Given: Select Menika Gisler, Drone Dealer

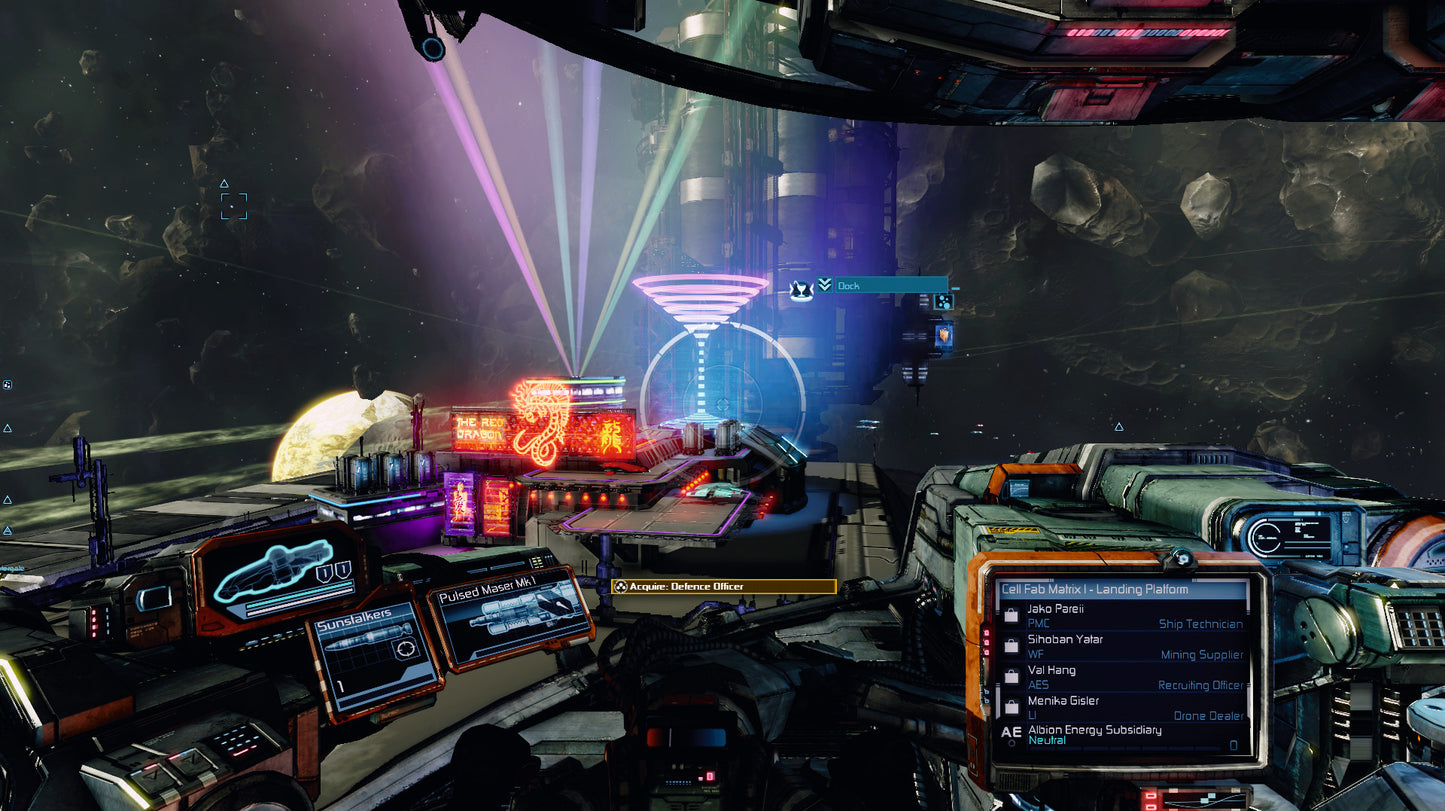Looking at the screenshot, I should 1124,708.
